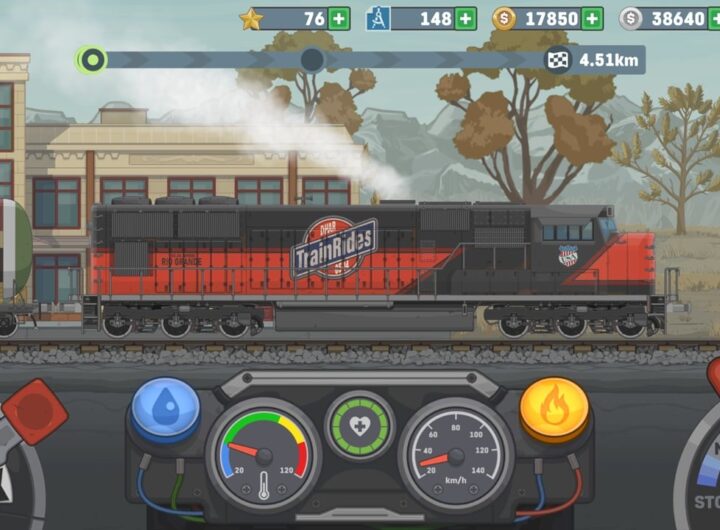This screenshot has width=720, height=530.
Task: Activate the blue water drop button
Action: click(165, 408)
